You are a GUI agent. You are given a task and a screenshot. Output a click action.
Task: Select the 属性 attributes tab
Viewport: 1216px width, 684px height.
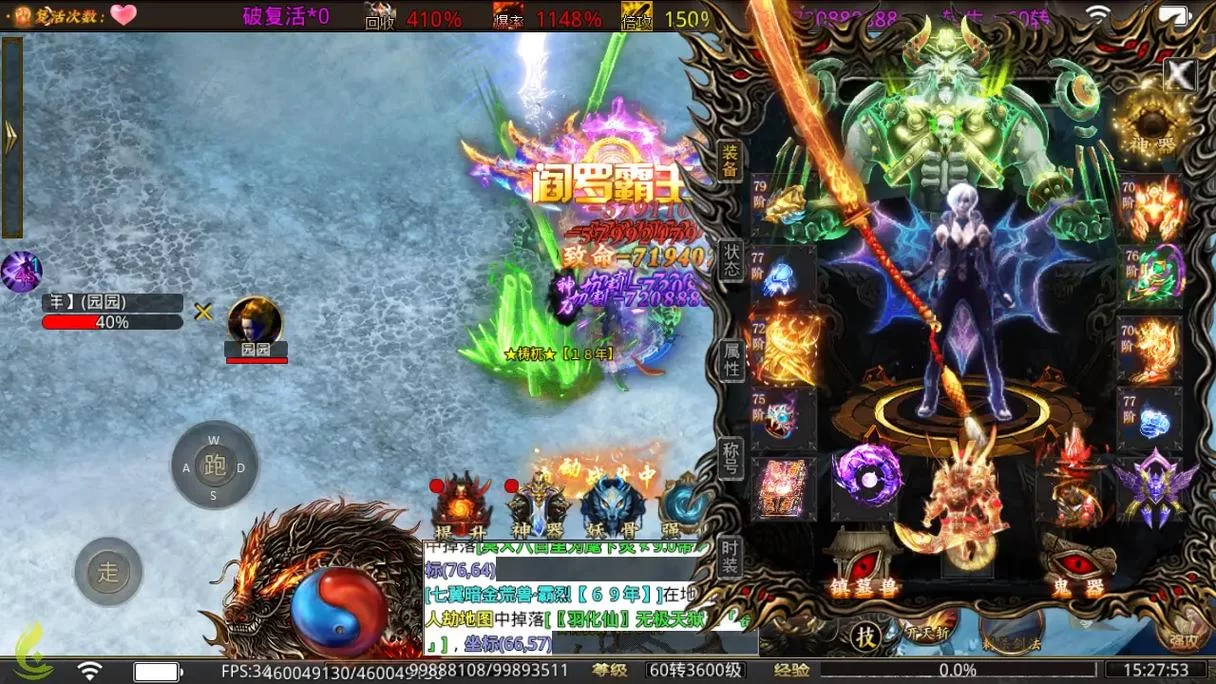click(x=732, y=359)
